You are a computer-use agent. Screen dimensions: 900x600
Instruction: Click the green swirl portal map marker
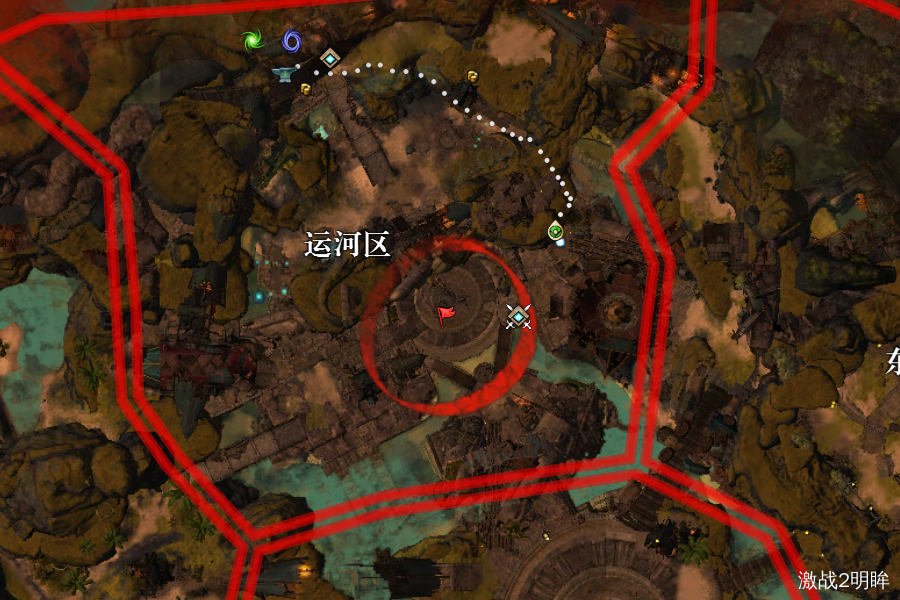(251, 41)
